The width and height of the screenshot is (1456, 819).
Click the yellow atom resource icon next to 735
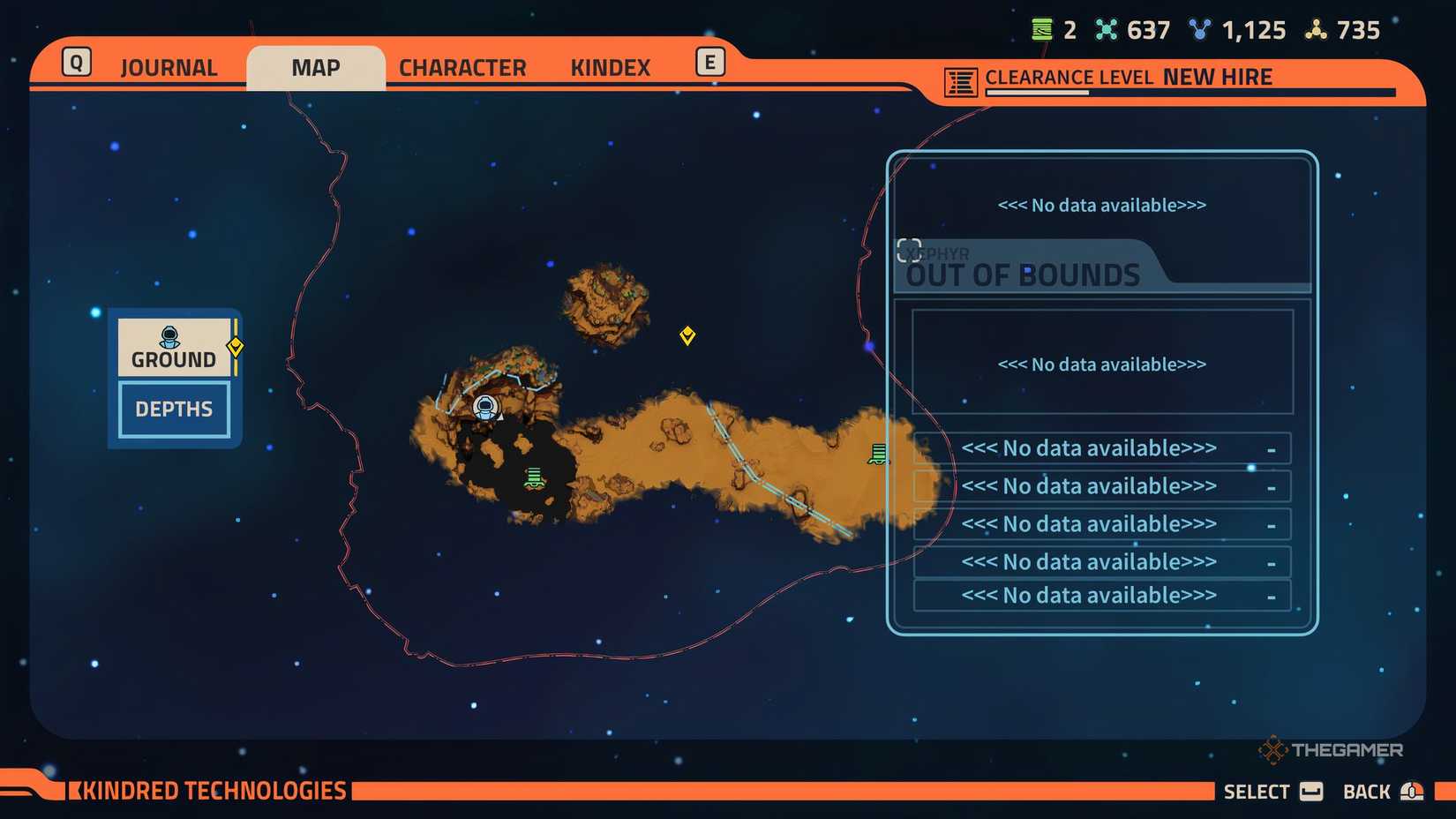click(x=1317, y=29)
